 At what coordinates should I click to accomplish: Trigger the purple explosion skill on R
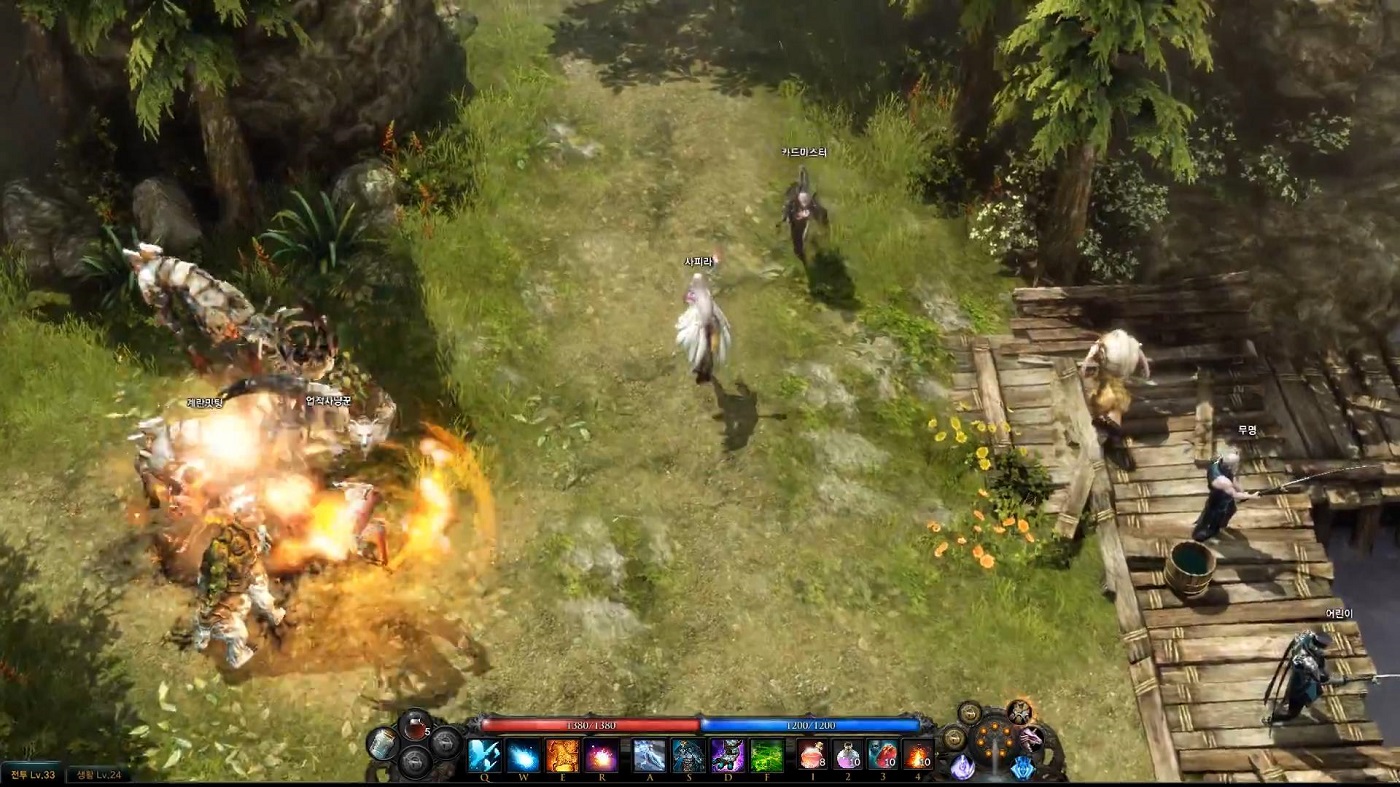[601, 755]
